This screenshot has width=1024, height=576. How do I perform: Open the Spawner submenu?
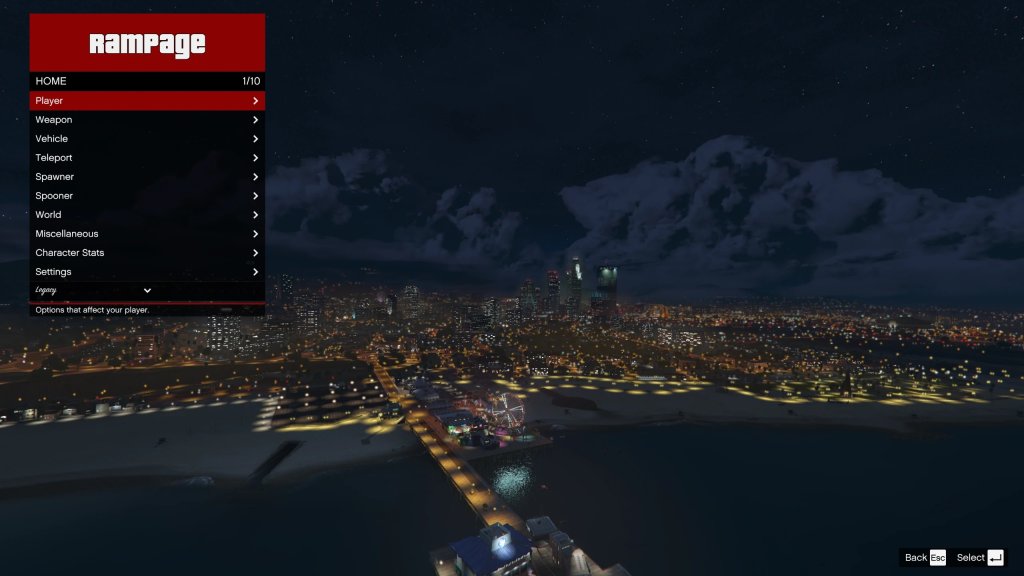pos(147,177)
